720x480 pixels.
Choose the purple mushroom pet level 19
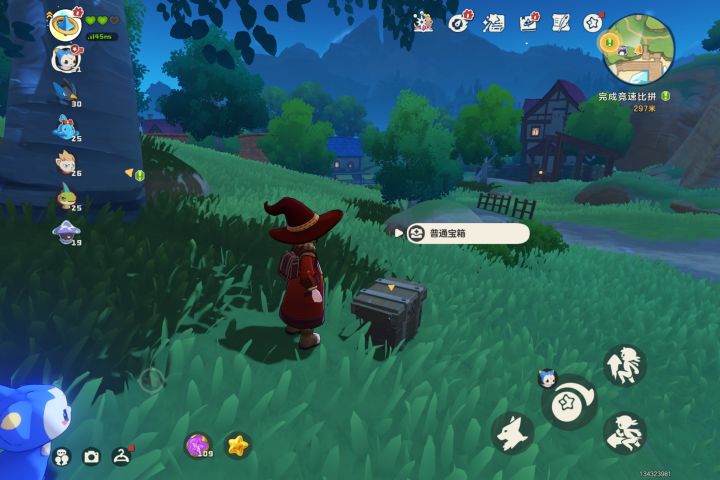67,231
